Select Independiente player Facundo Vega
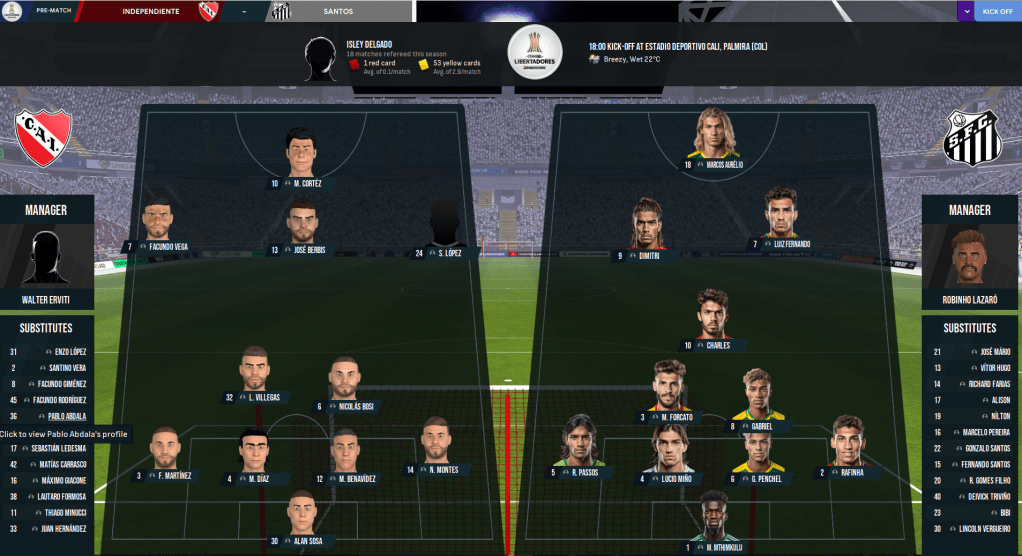 click(x=165, y=247)
